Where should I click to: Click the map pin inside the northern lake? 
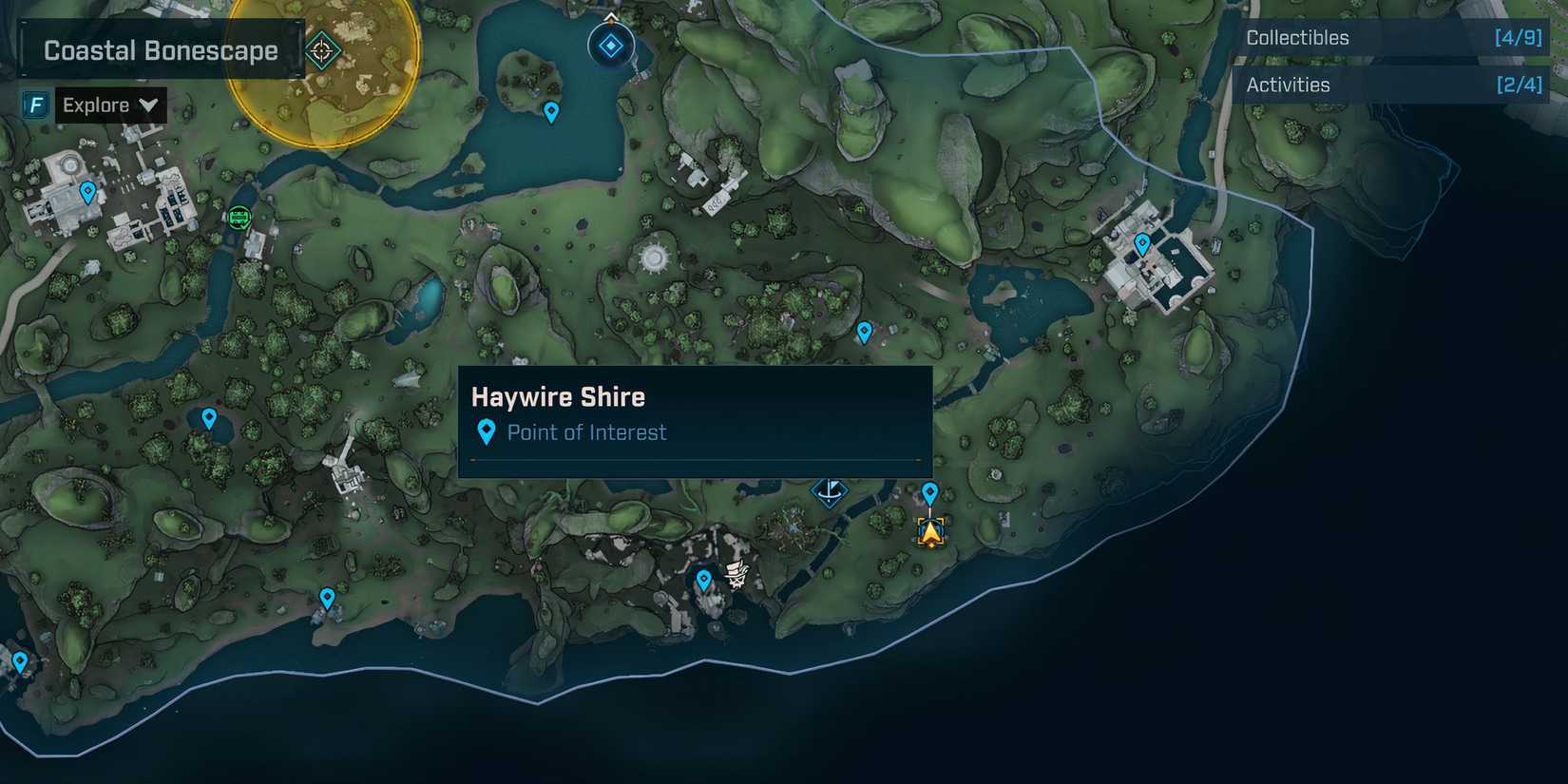[x=551, y=113]
